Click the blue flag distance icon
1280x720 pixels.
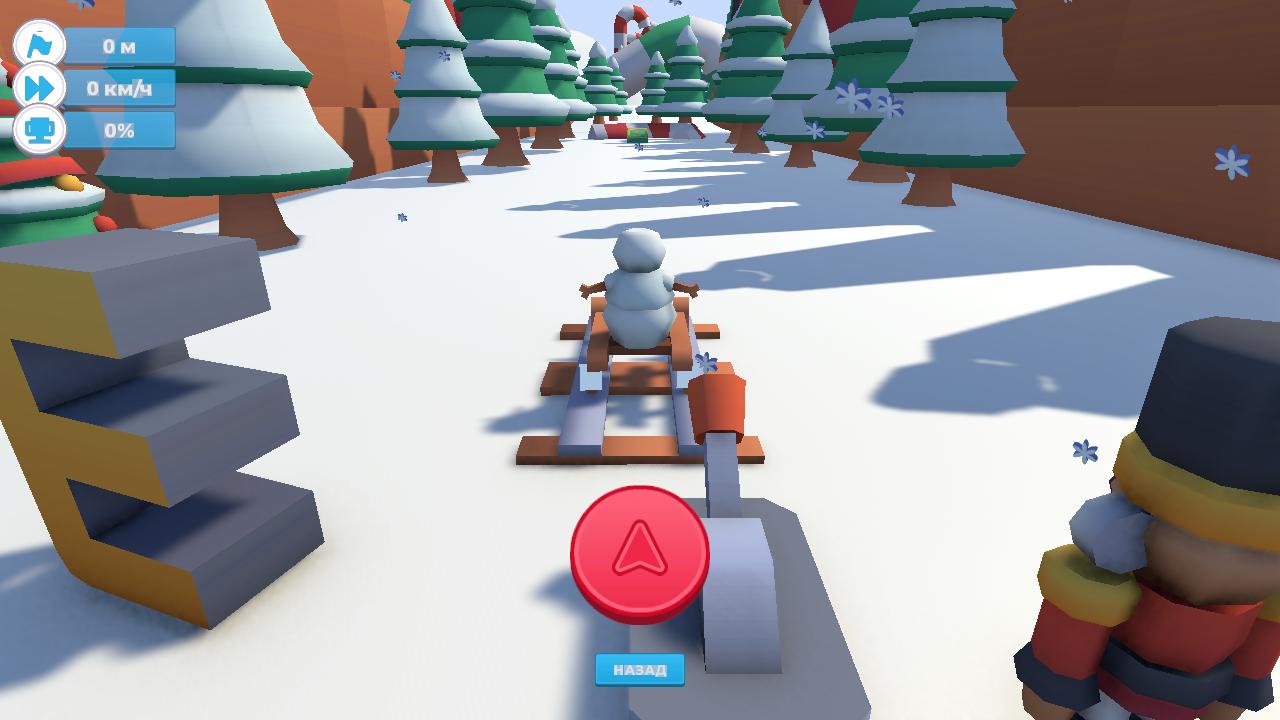[x=38, y=44]
